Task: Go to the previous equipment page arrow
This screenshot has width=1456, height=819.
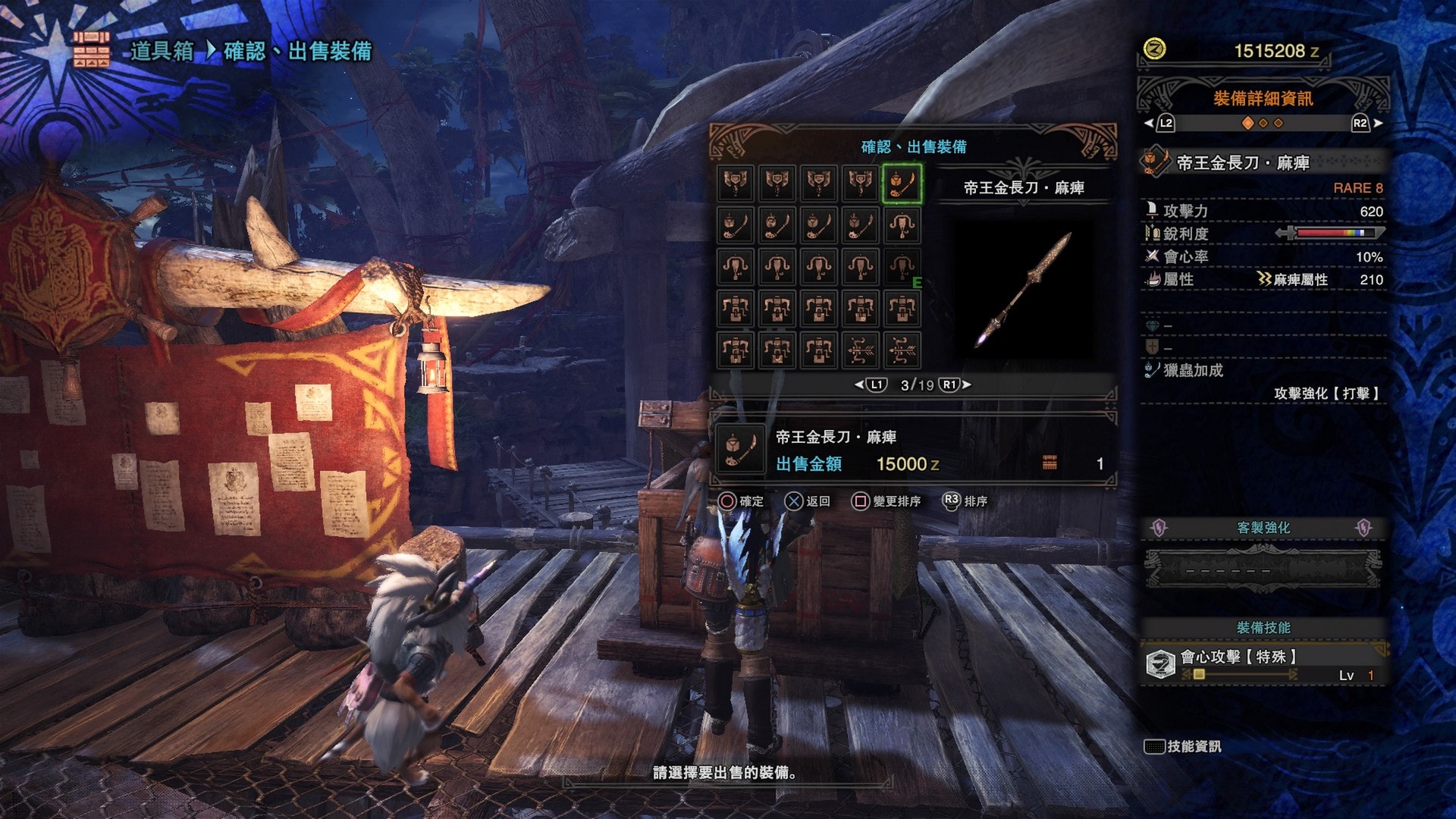Action: pyautogui.click(x=859, y=384)
